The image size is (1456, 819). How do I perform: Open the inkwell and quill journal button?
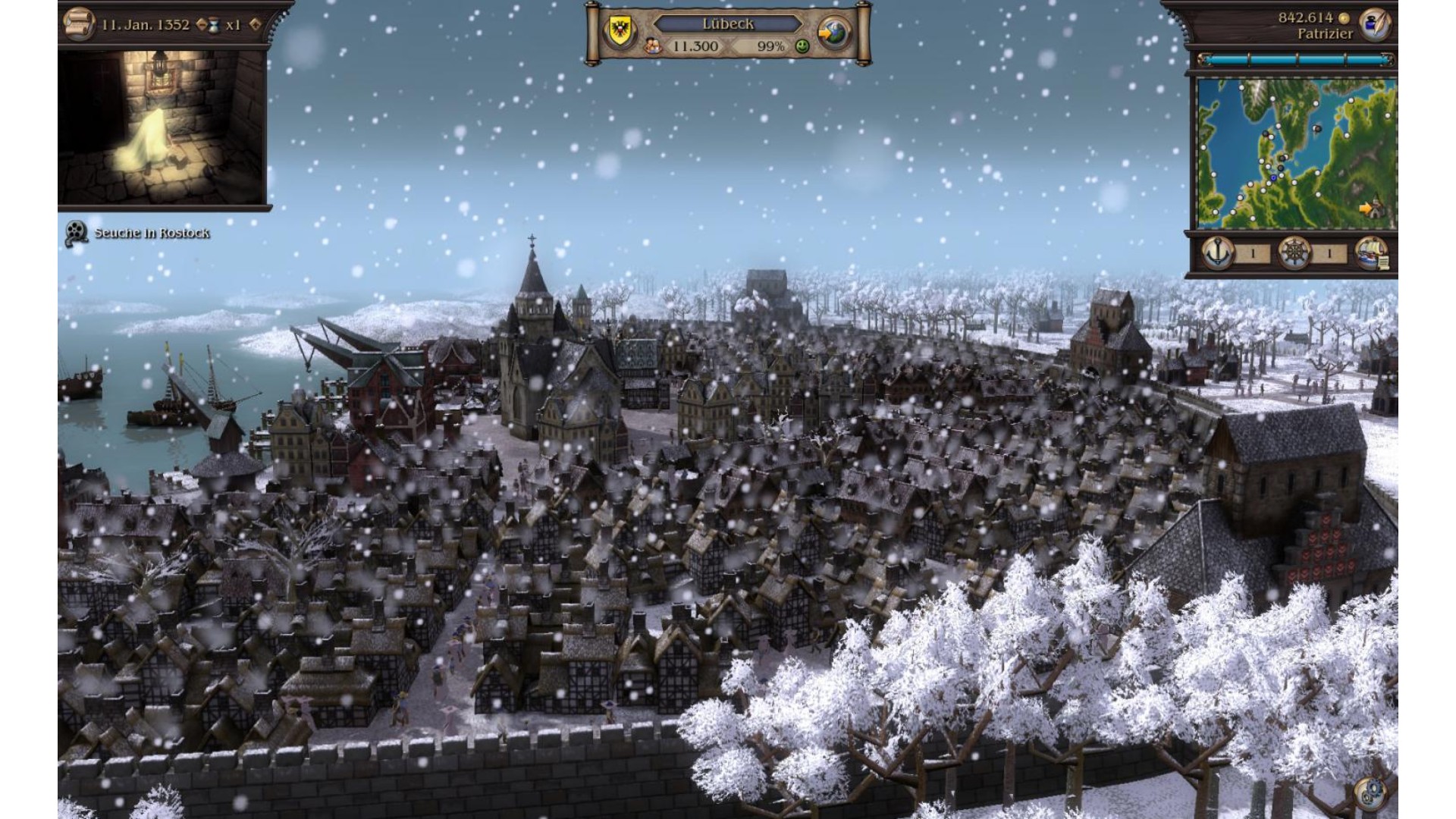click(x=1373, y=24)
